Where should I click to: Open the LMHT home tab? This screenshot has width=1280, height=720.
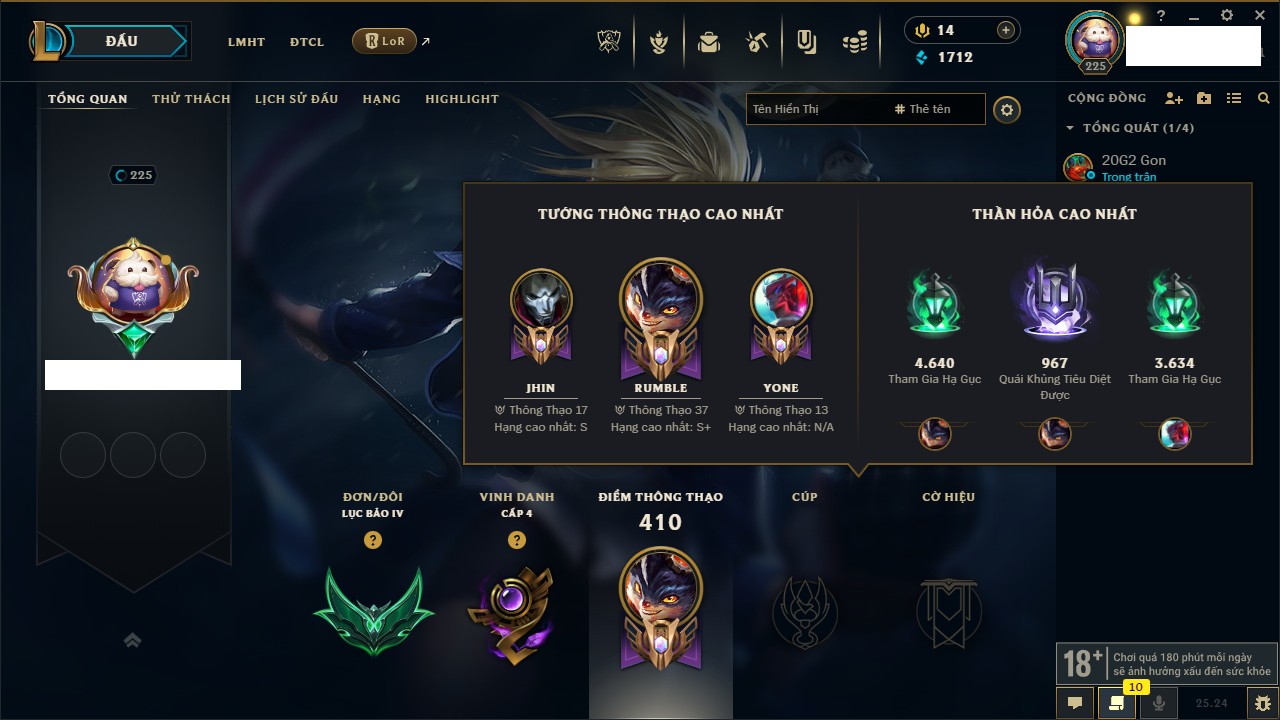pyautogui.click(x=246, y=42)
